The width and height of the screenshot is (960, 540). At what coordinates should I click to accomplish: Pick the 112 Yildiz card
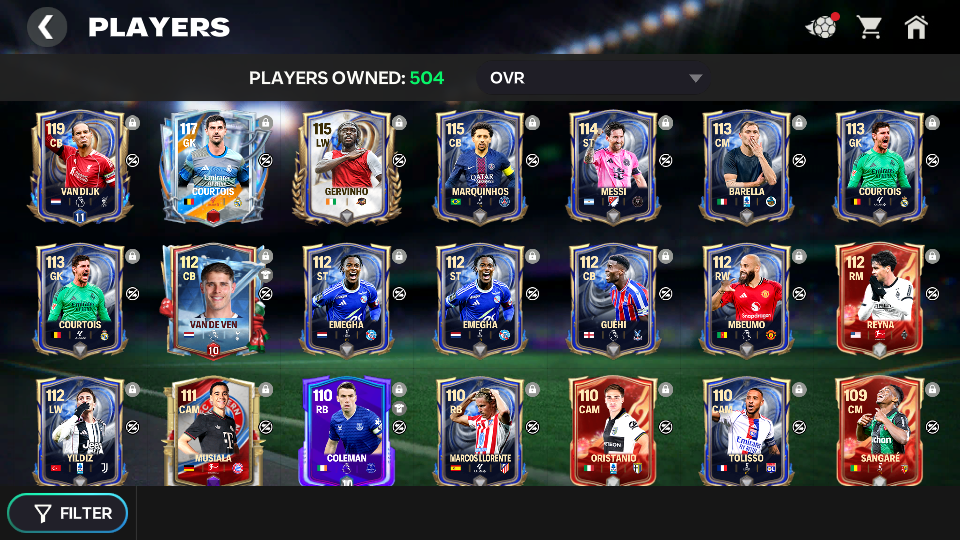click(x=80, y=430)
